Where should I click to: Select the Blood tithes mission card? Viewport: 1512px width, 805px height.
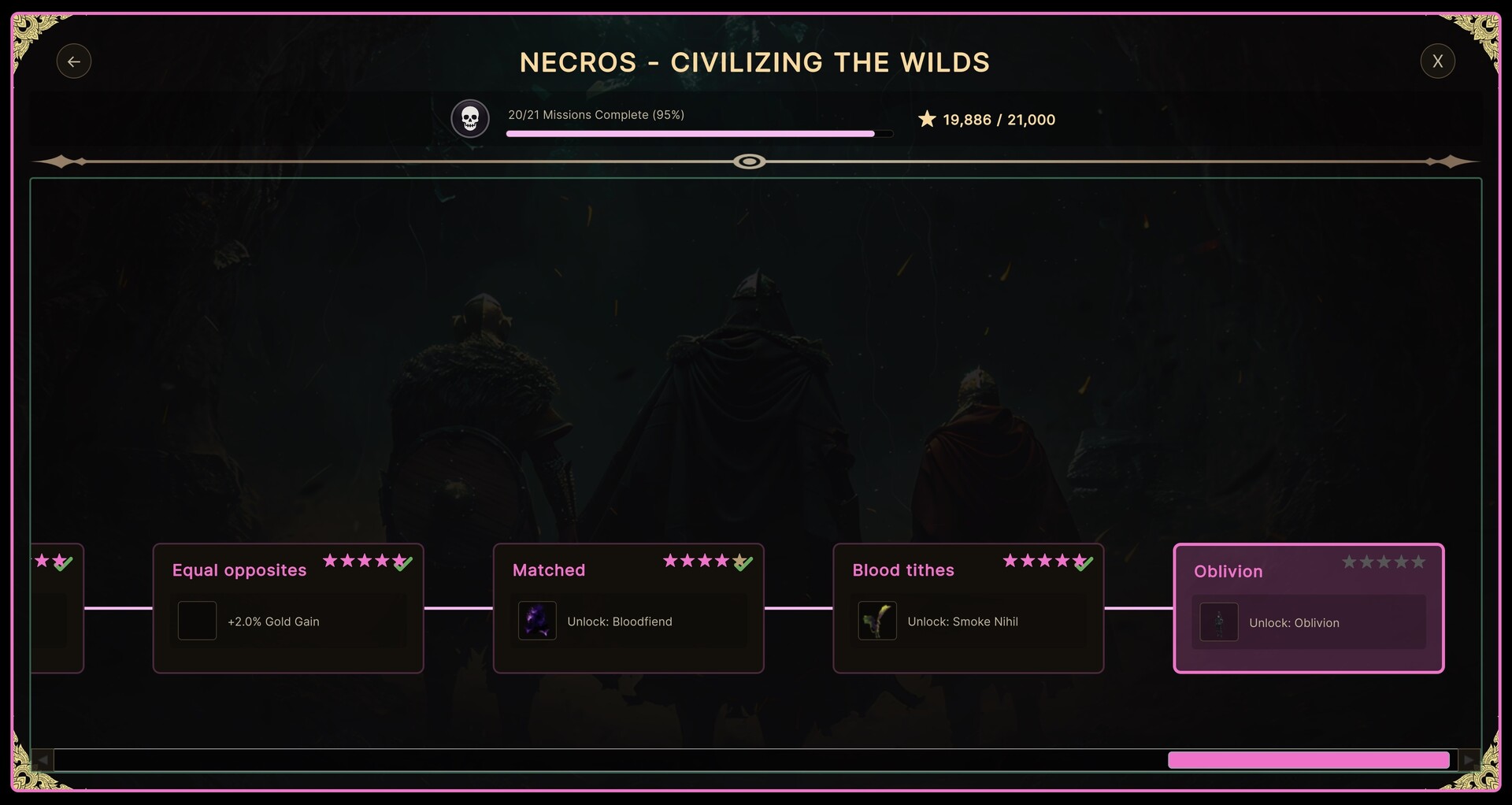(969, 608)
